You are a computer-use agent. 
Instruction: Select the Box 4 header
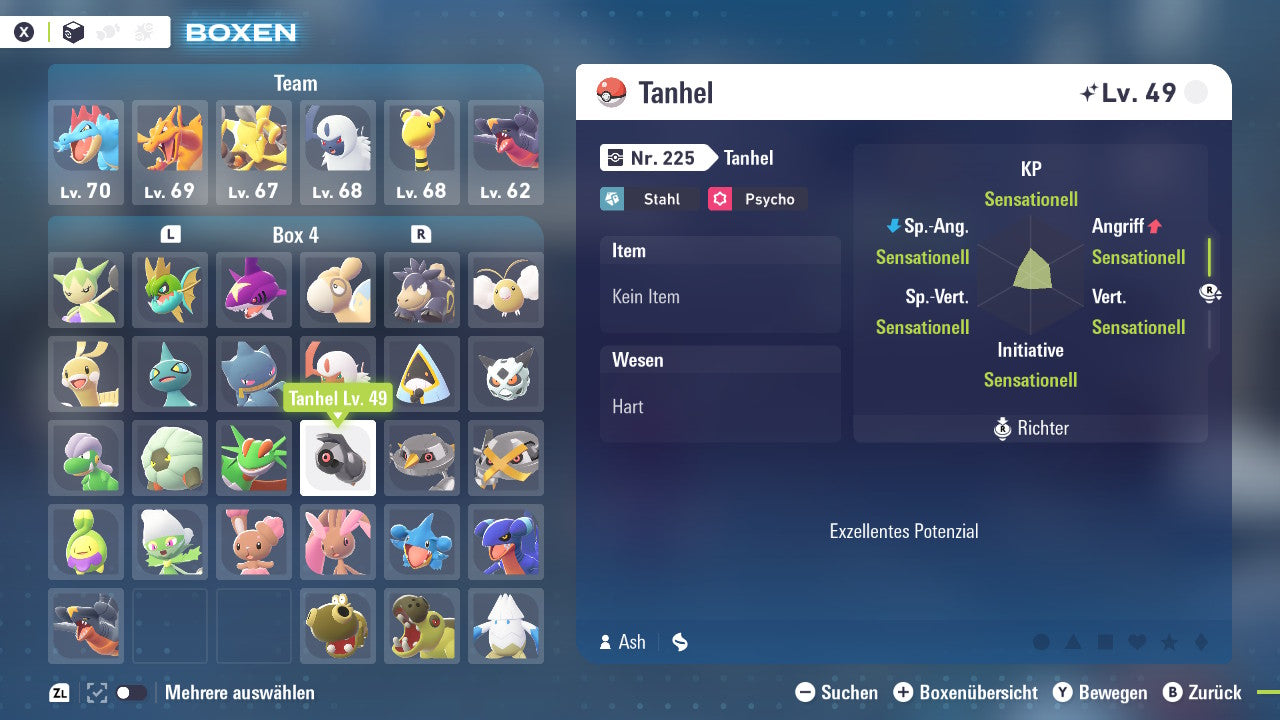click(x=296, y=233)
